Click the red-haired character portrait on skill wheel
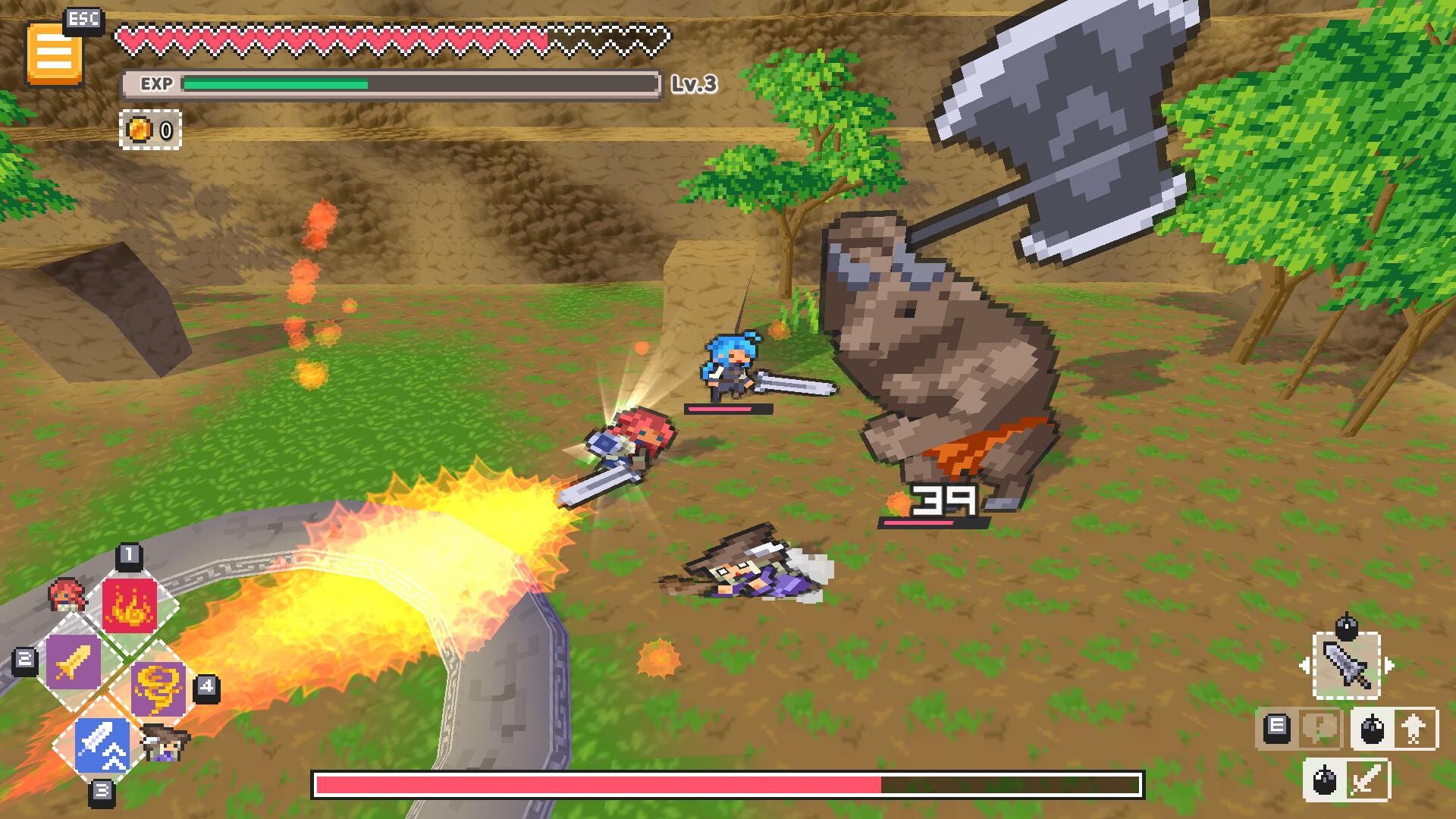This screenshot has height=819, width=1456. [67, 595]
